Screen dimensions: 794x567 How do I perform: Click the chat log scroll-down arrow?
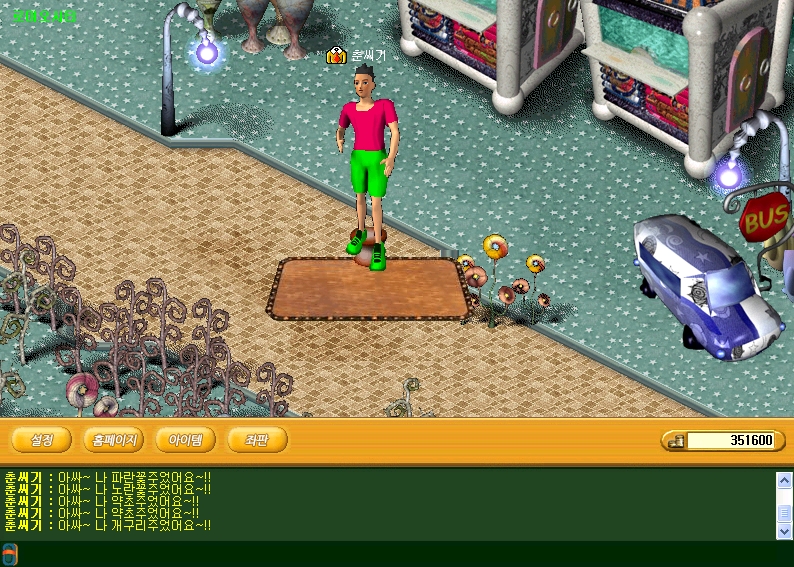point(784,532)
